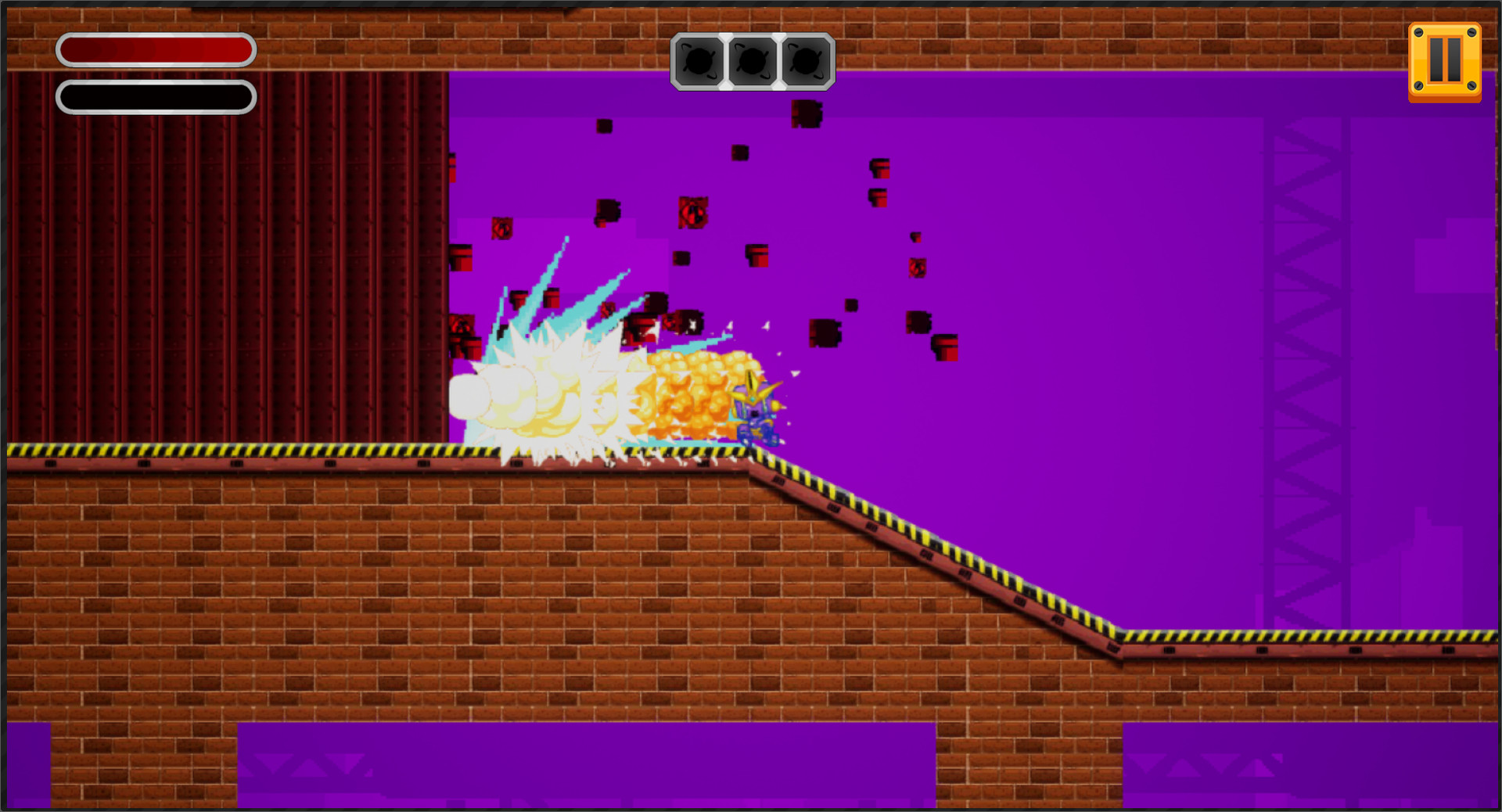Click the empty black energy bar

(154, 96)
